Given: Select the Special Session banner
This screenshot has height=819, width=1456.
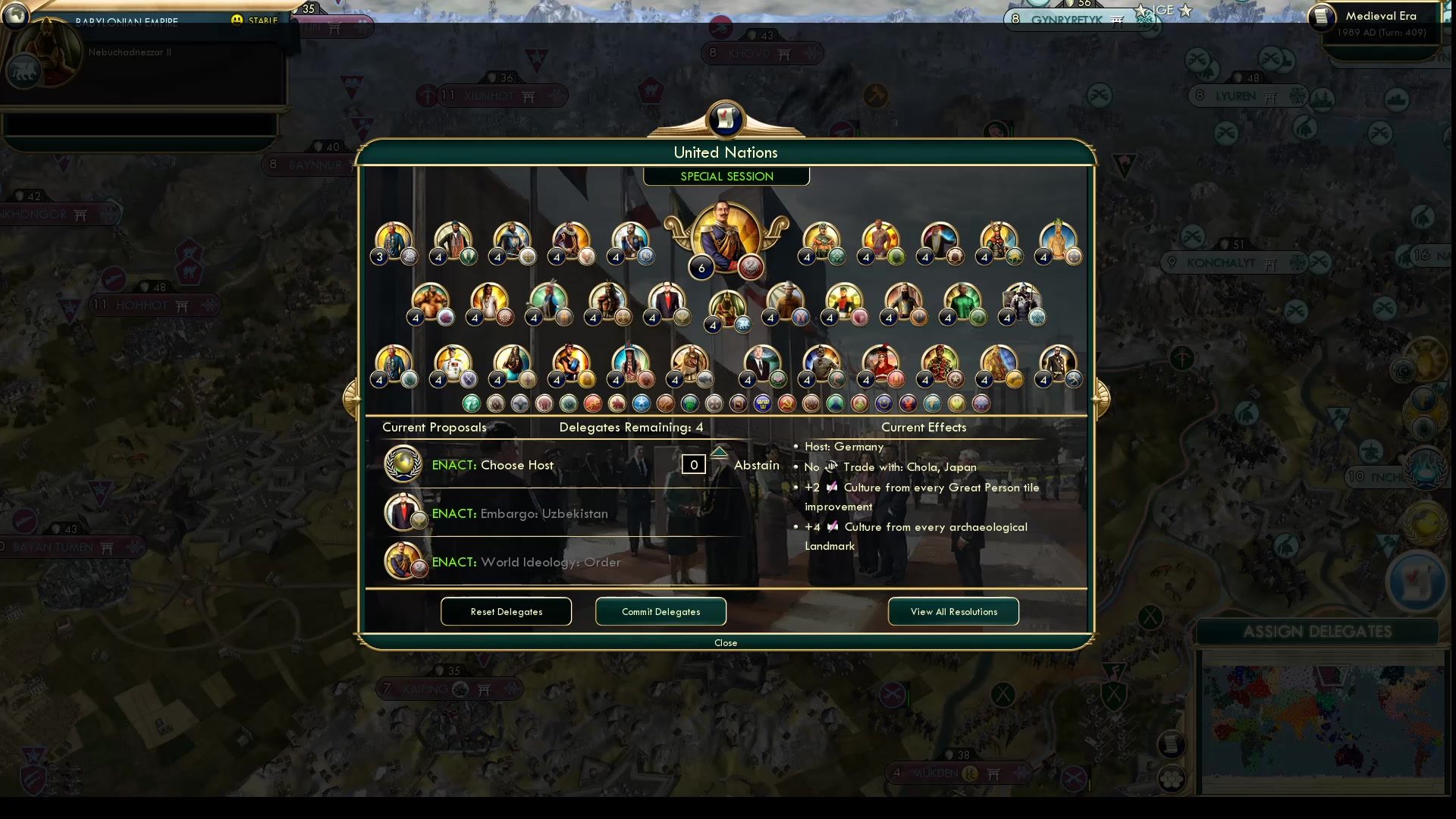Looking at the screenshot, I should [726, 176].
